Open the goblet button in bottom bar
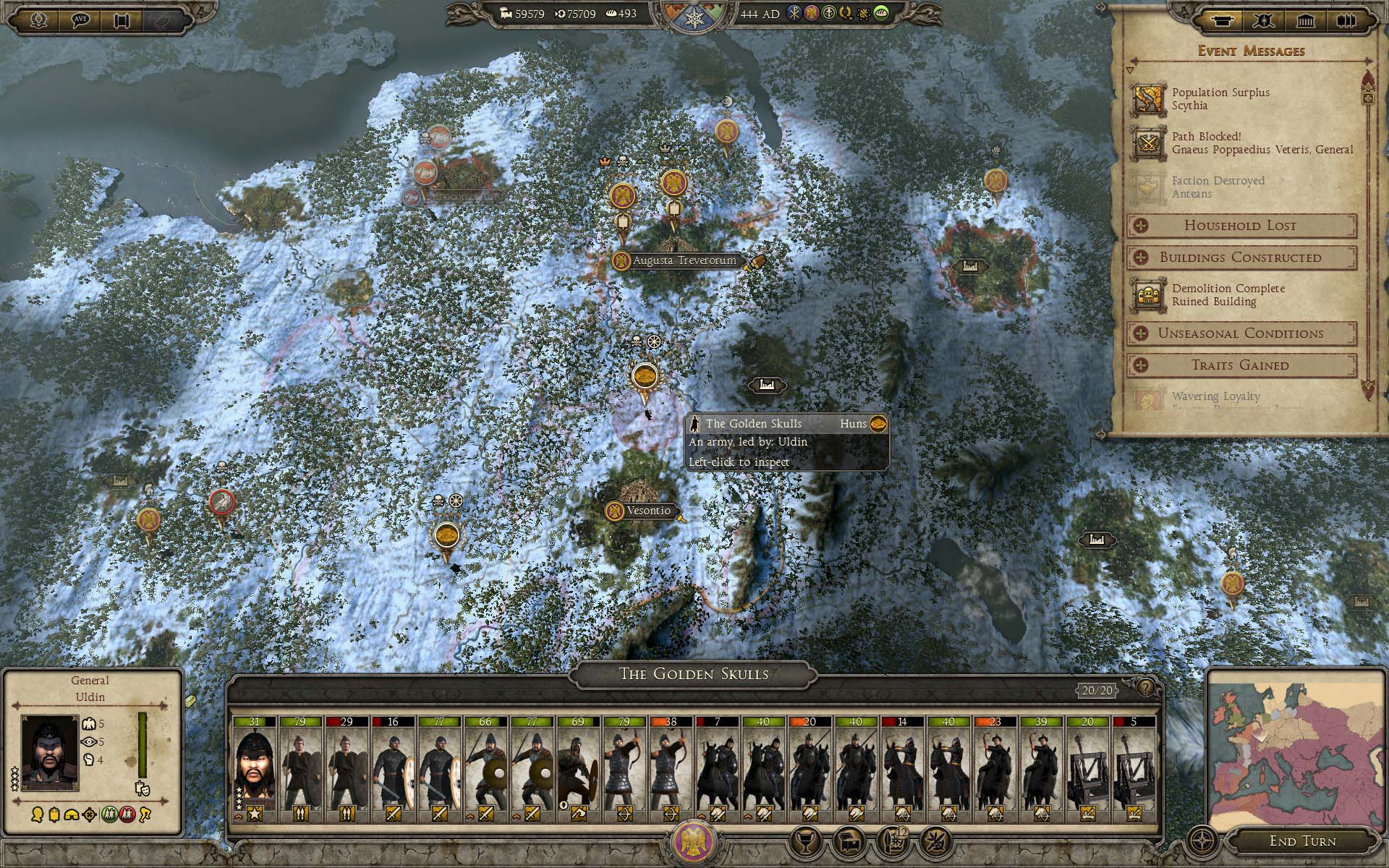 pyautogui.click(x=805, y=841)
